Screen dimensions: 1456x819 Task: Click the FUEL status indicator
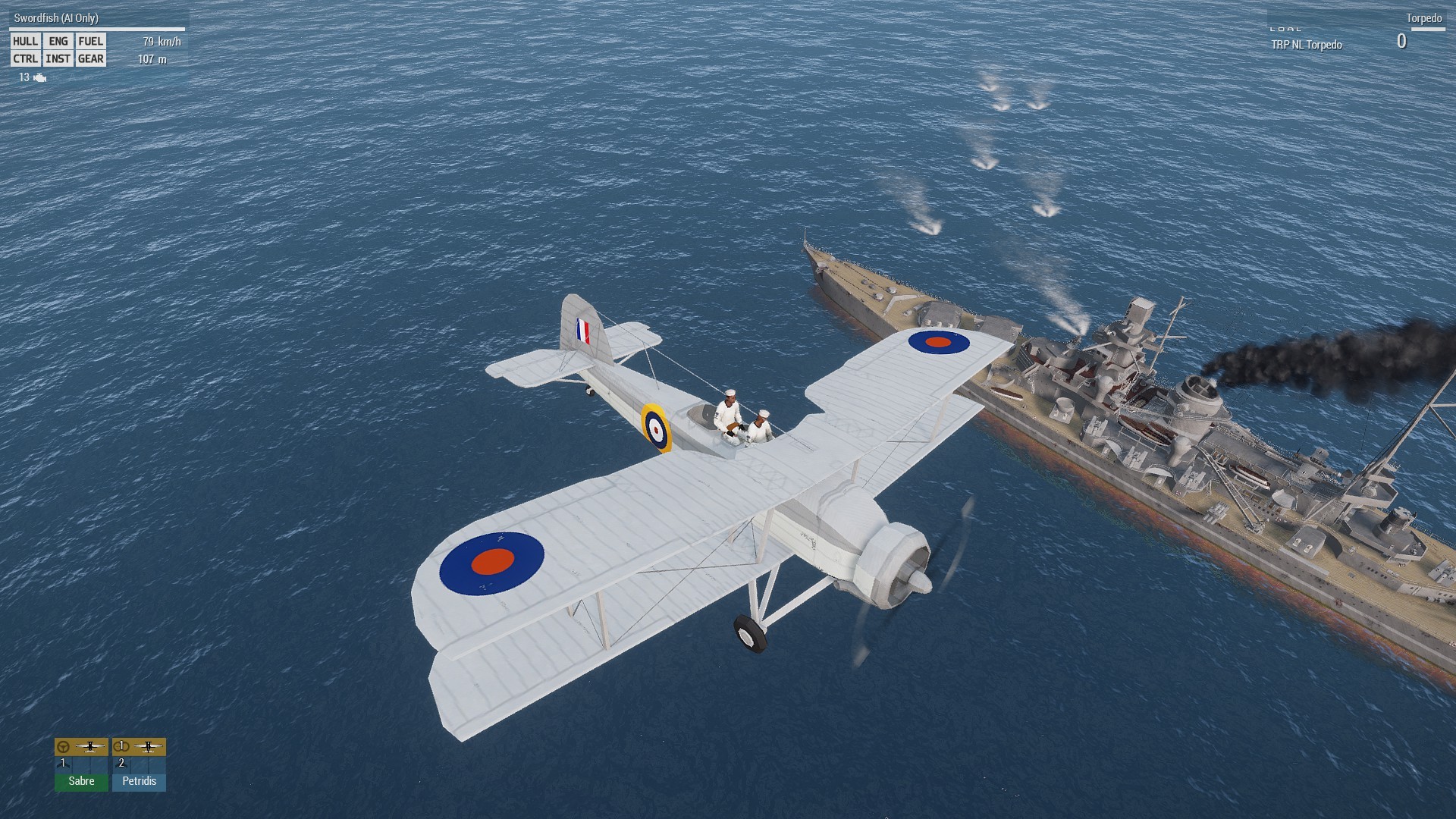91,42
